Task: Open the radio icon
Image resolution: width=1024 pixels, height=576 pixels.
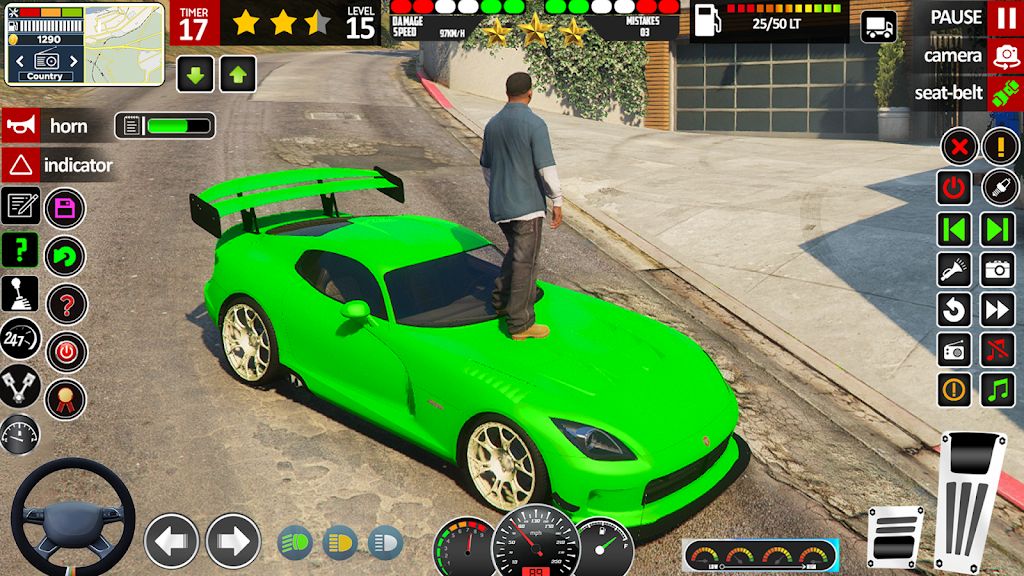Action: point(955,349)
